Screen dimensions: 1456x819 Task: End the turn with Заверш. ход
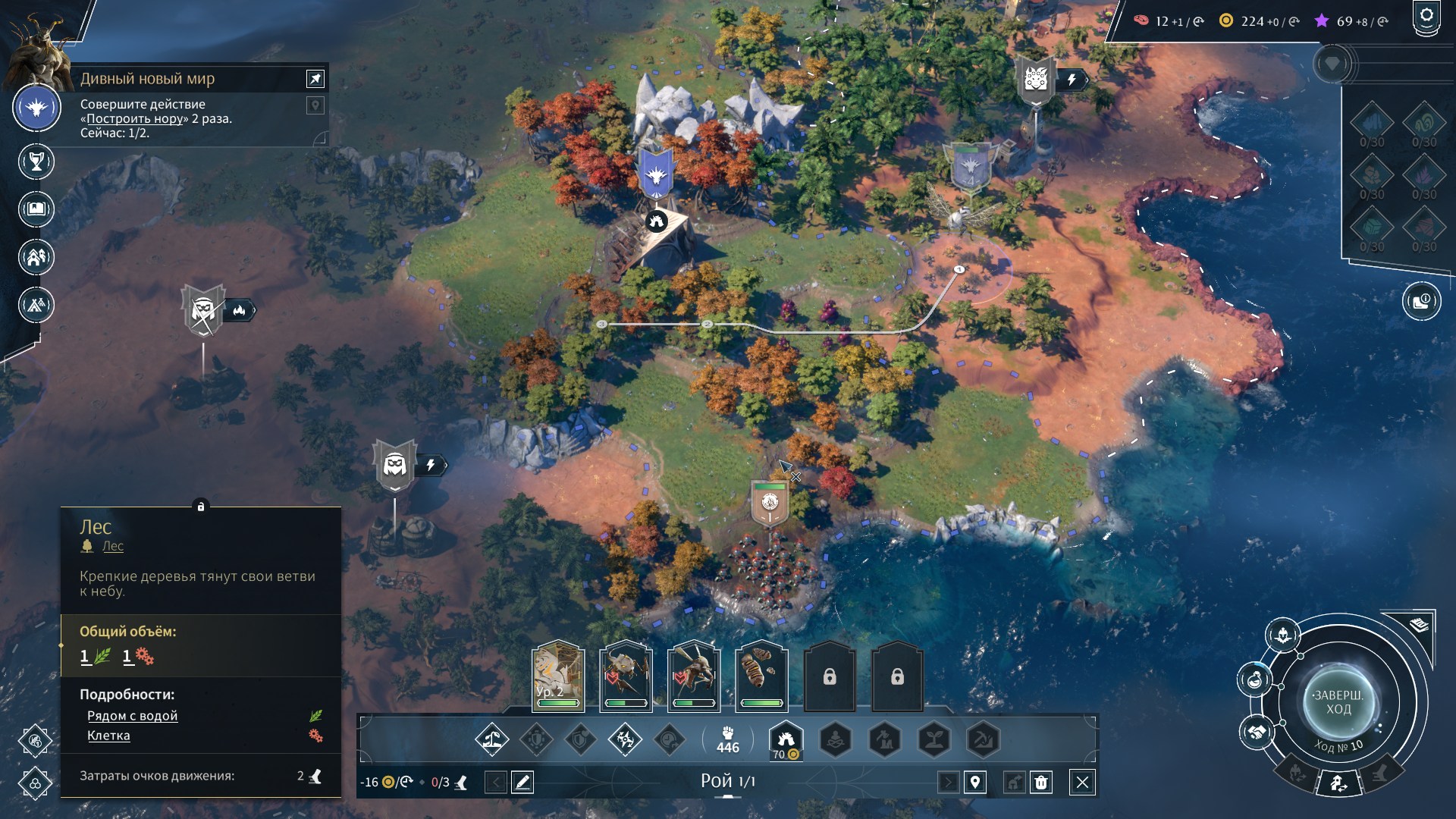tap(1338, 702)
